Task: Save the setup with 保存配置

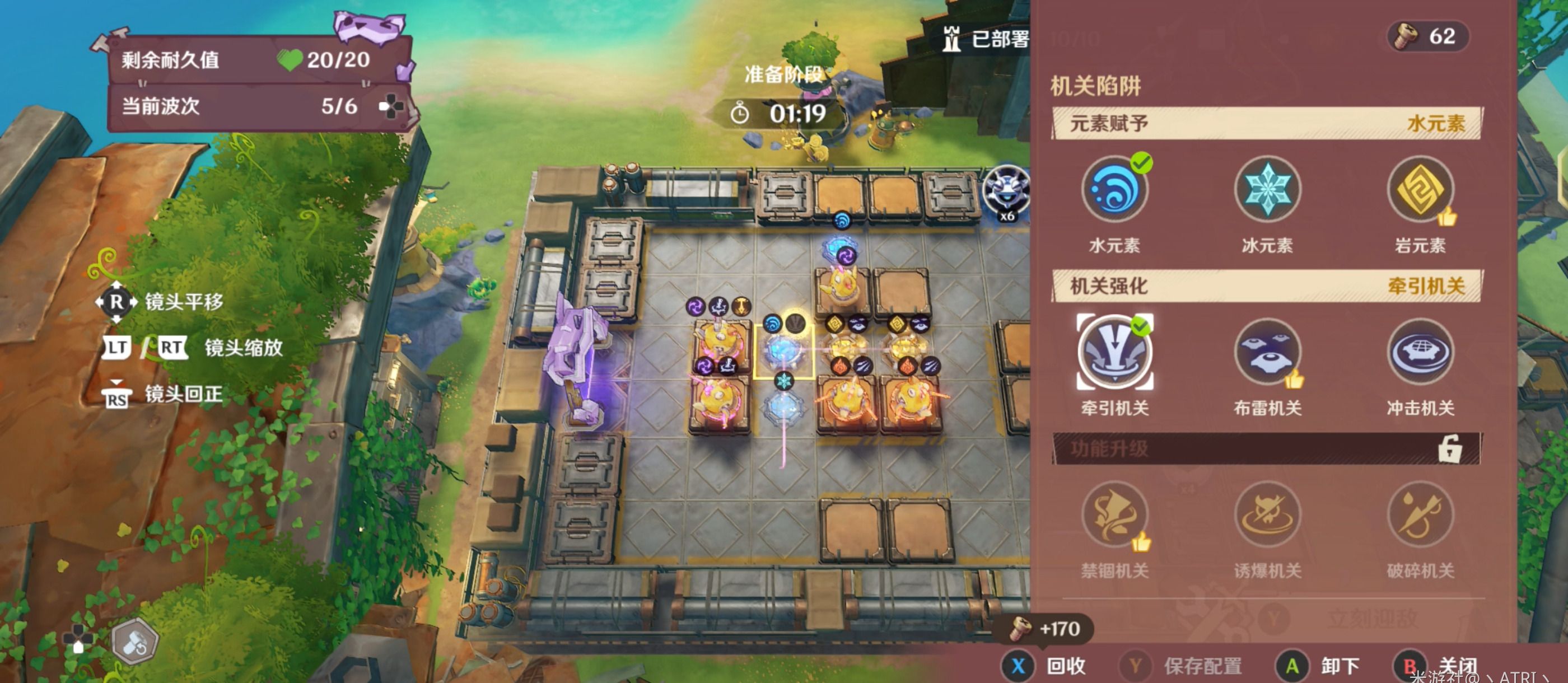Action: tap(1181, 665)
